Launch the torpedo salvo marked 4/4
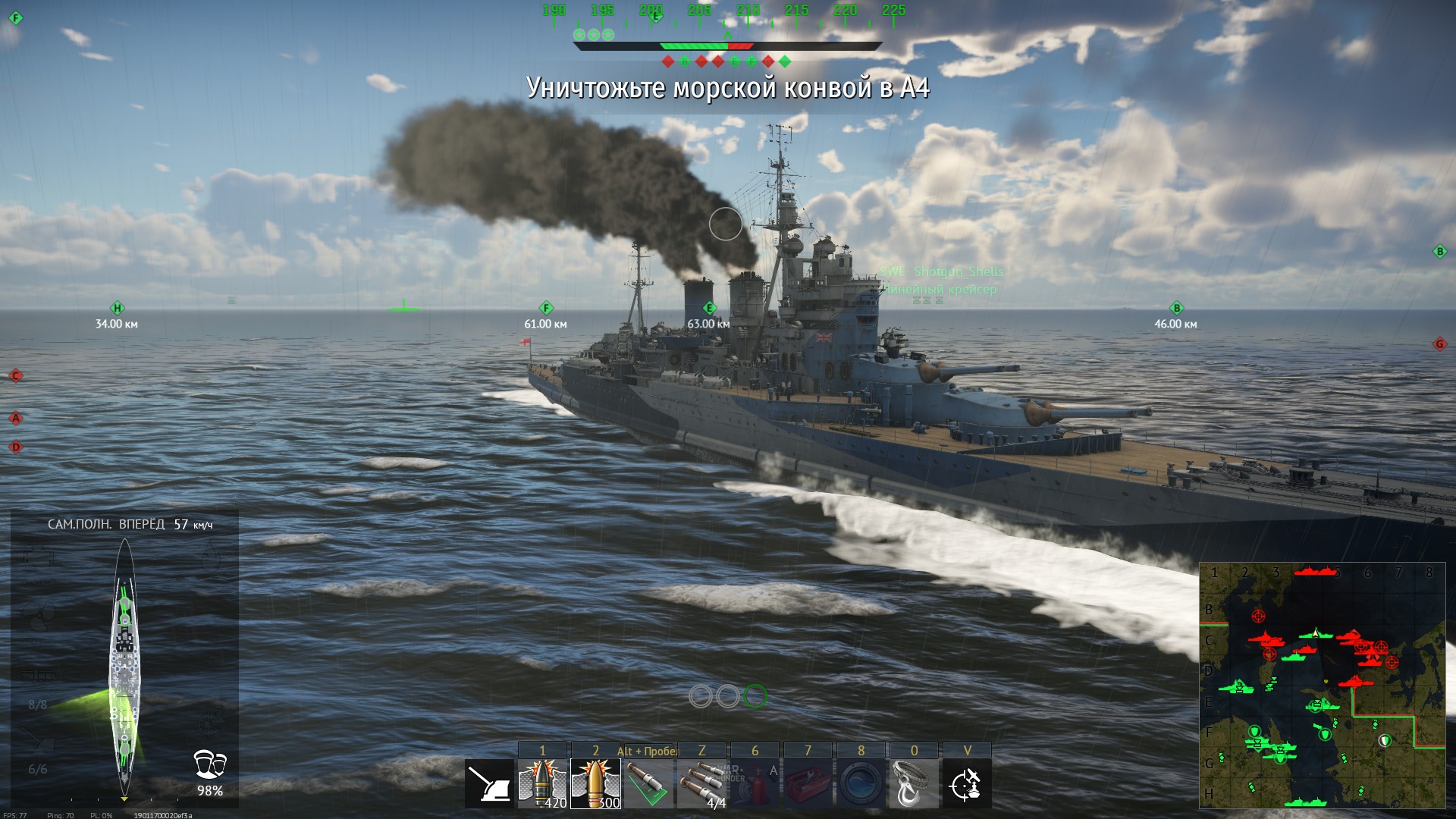1456x819 pixels. point(701,783)
